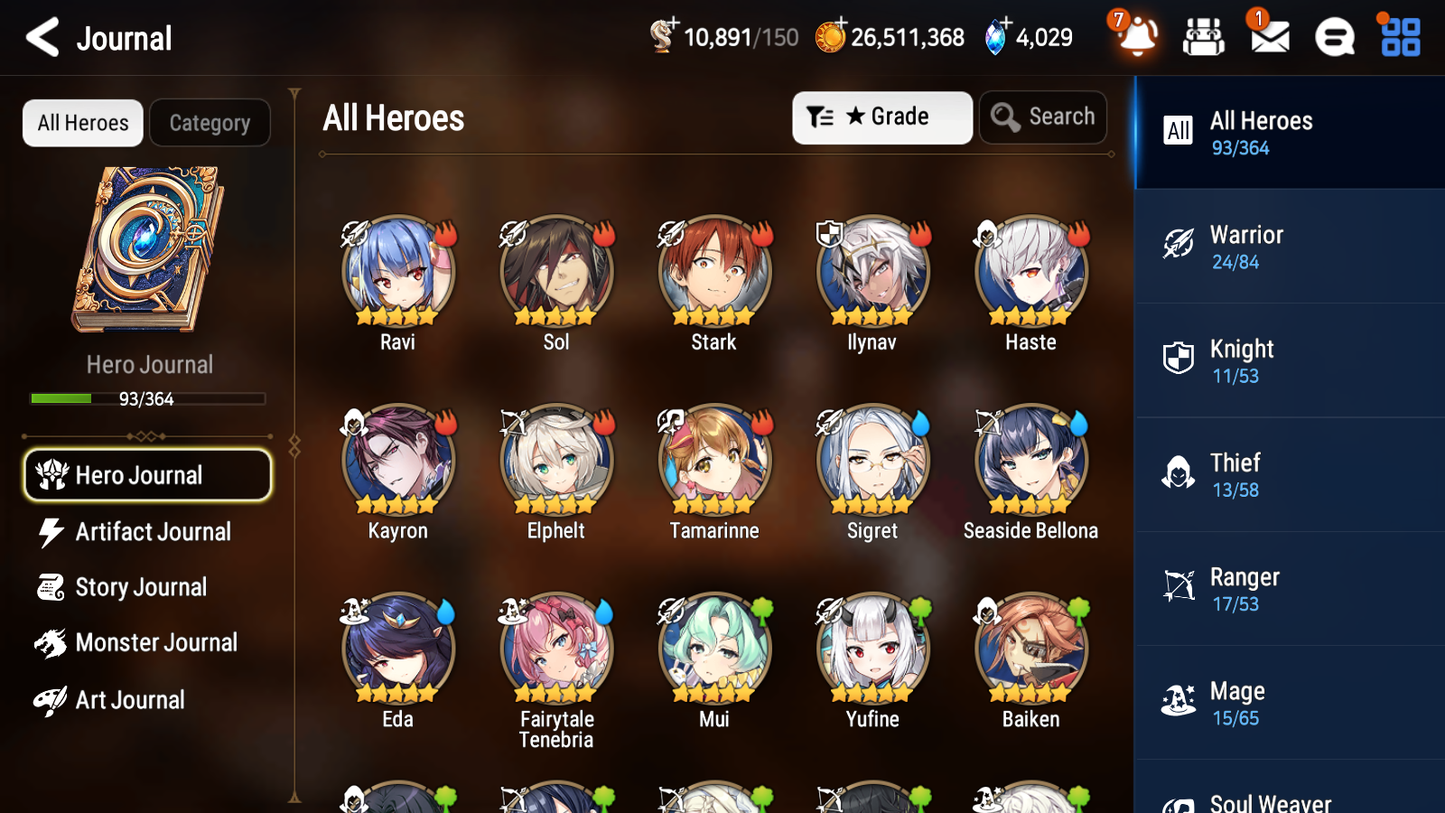Open the chat window
Image resolution: width=1445 pixels, height=813 pixels.
tap(1333, 36)
